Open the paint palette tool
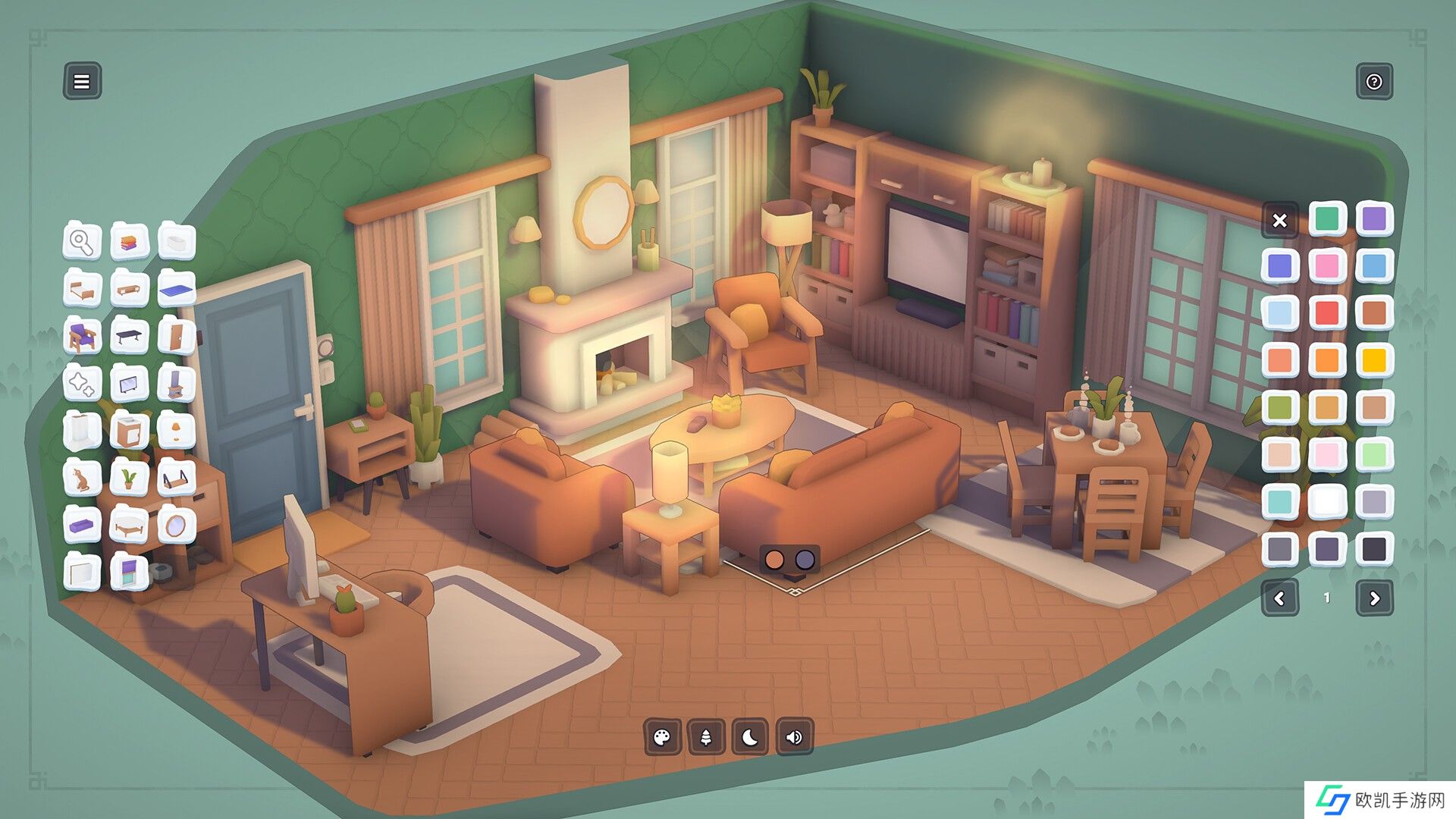The width and height of the screenshot is (1456, 819). tap(662, 737)
